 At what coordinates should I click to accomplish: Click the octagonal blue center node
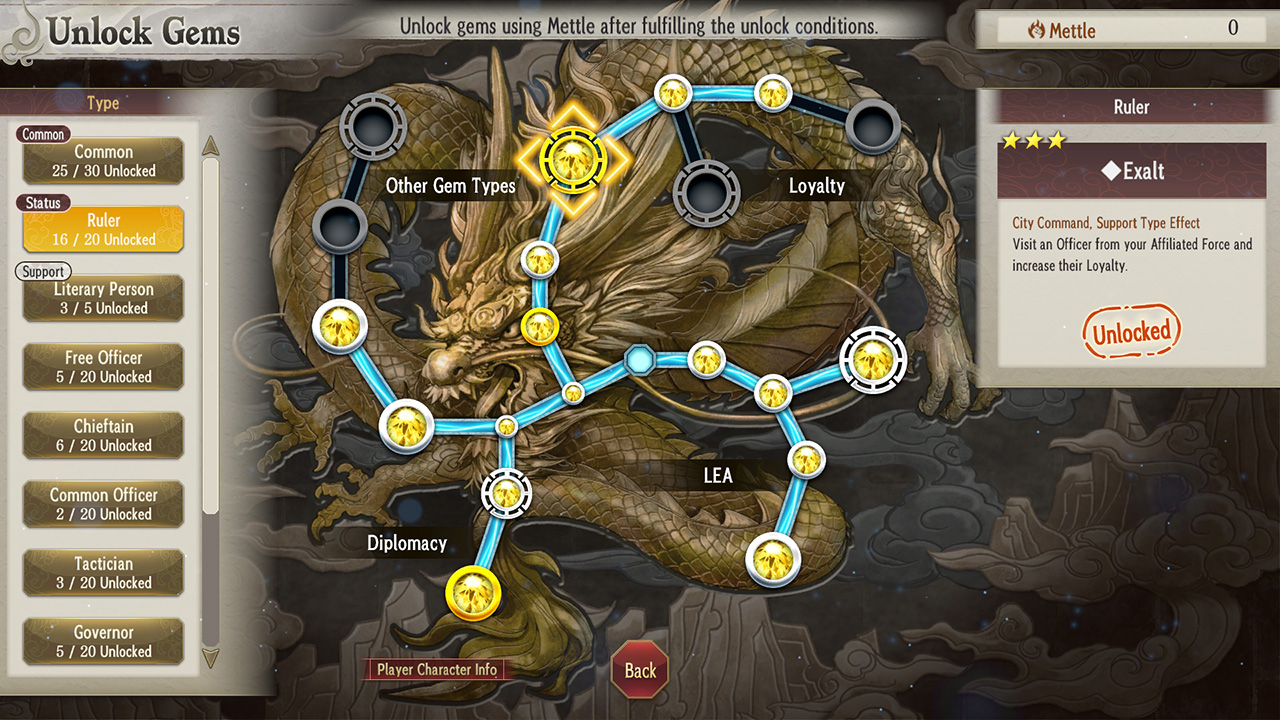click(638, 358)
